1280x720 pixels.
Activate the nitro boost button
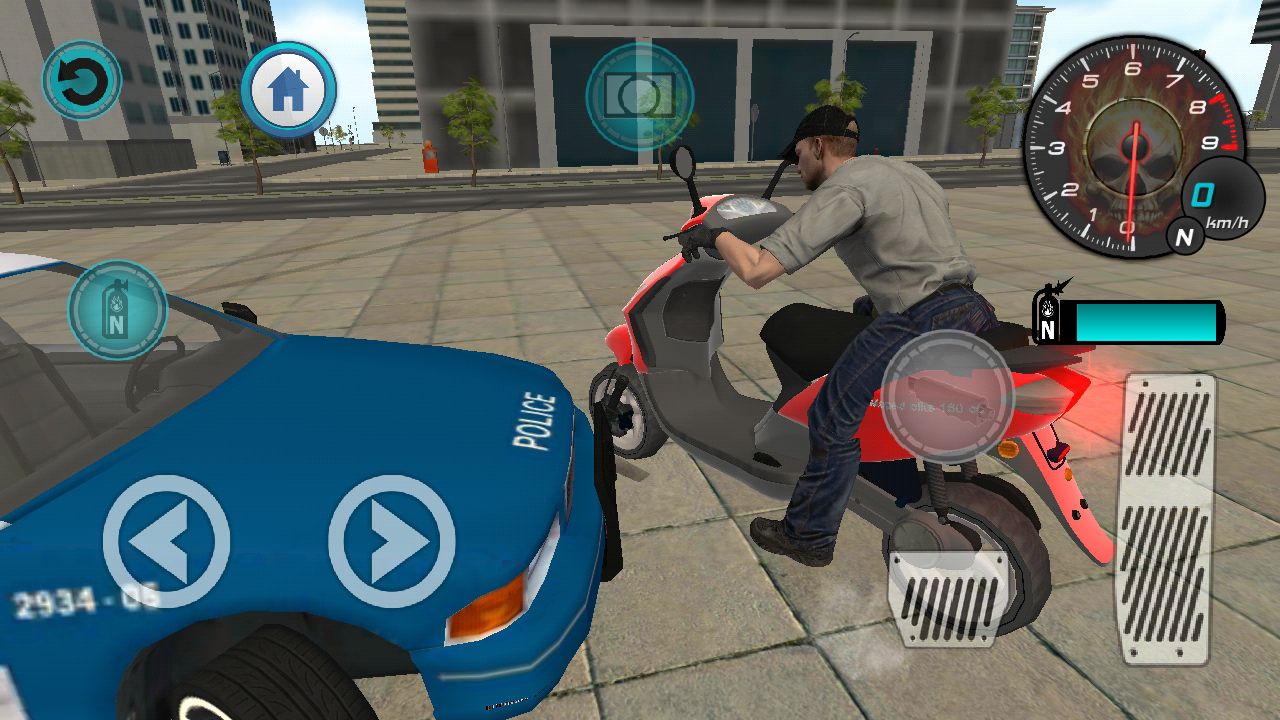click(117, 309)
